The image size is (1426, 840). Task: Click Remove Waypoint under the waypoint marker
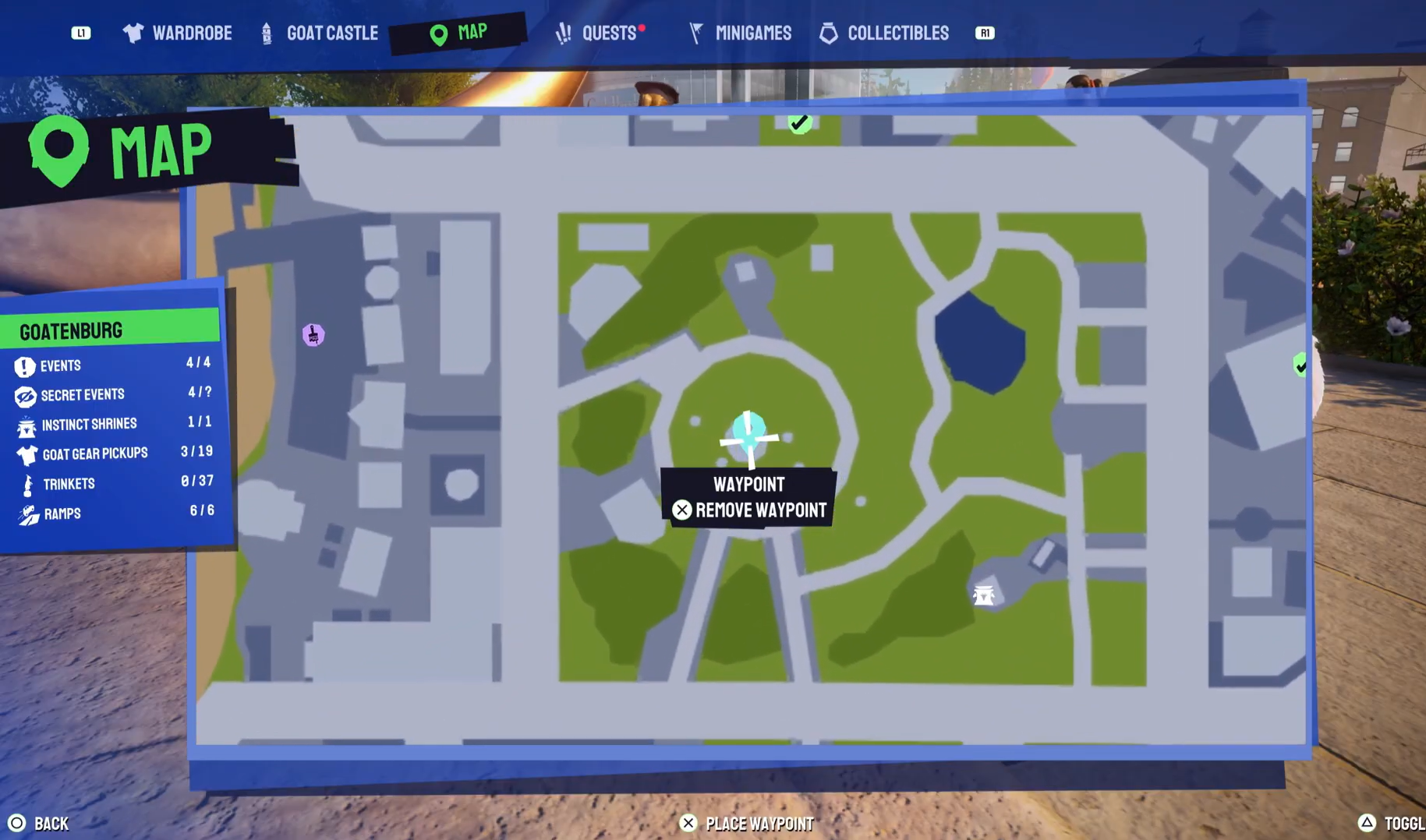point(749,510)
